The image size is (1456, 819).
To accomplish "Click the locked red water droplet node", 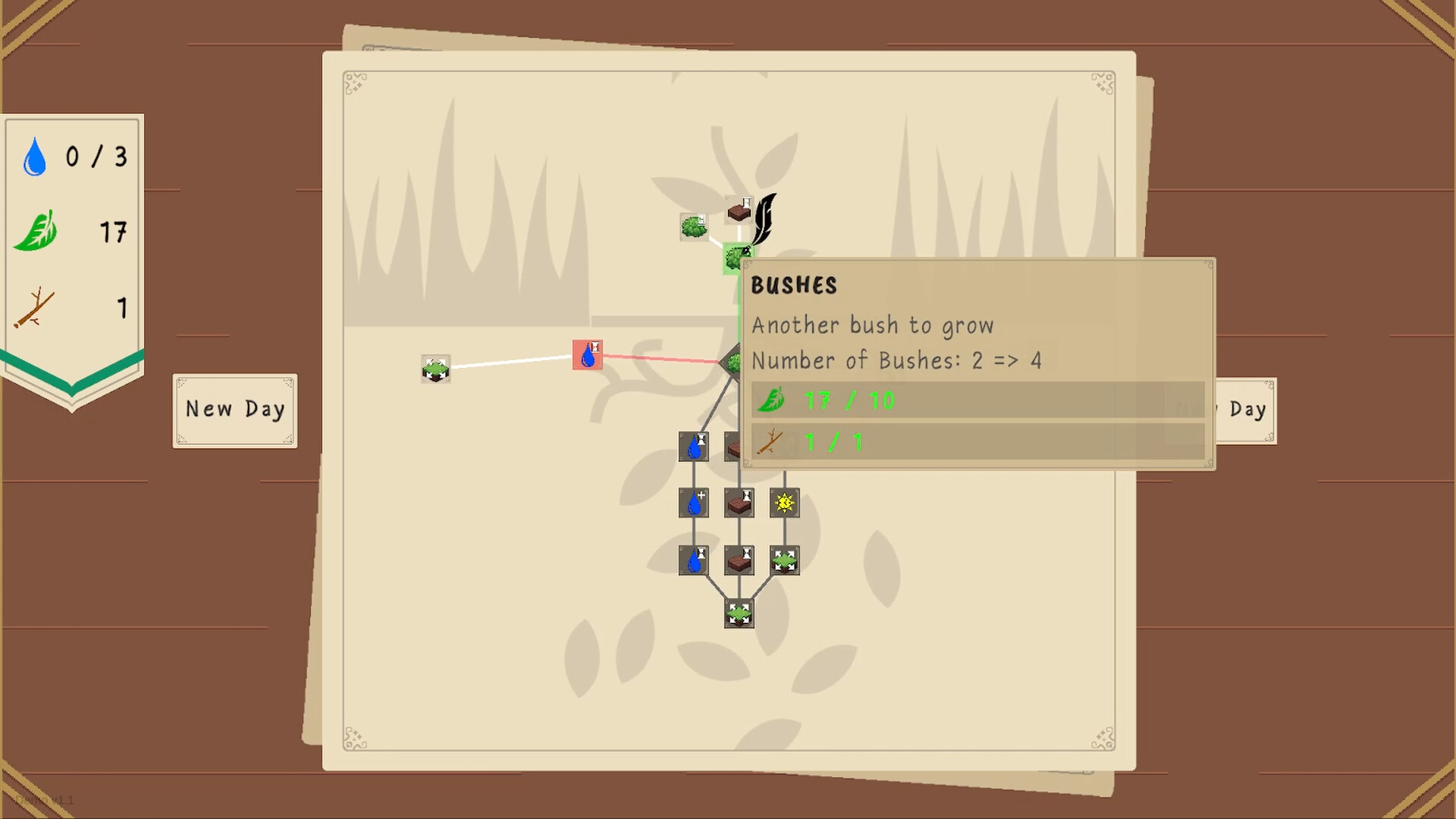I will 587,354.
